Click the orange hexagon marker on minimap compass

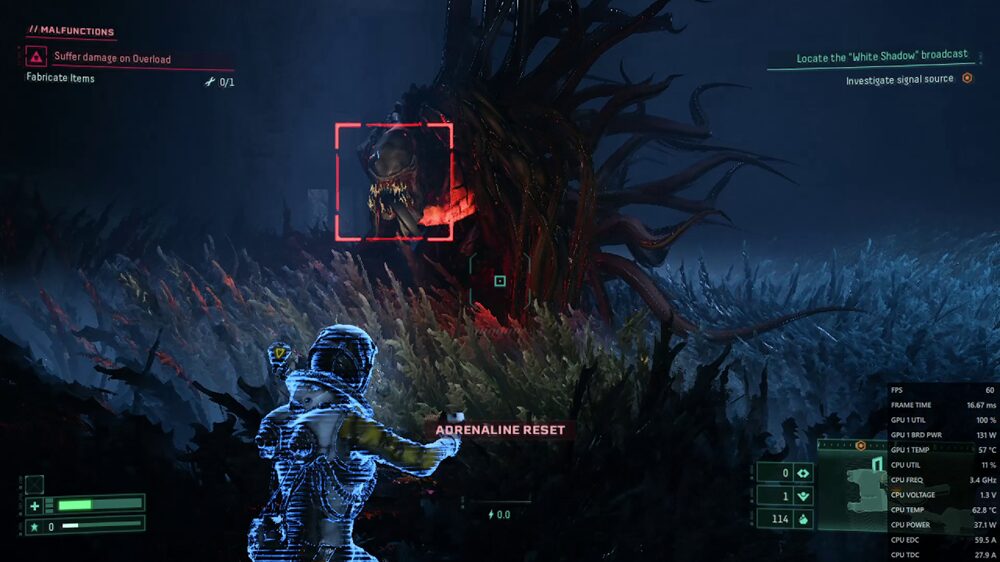pos(860,445)
